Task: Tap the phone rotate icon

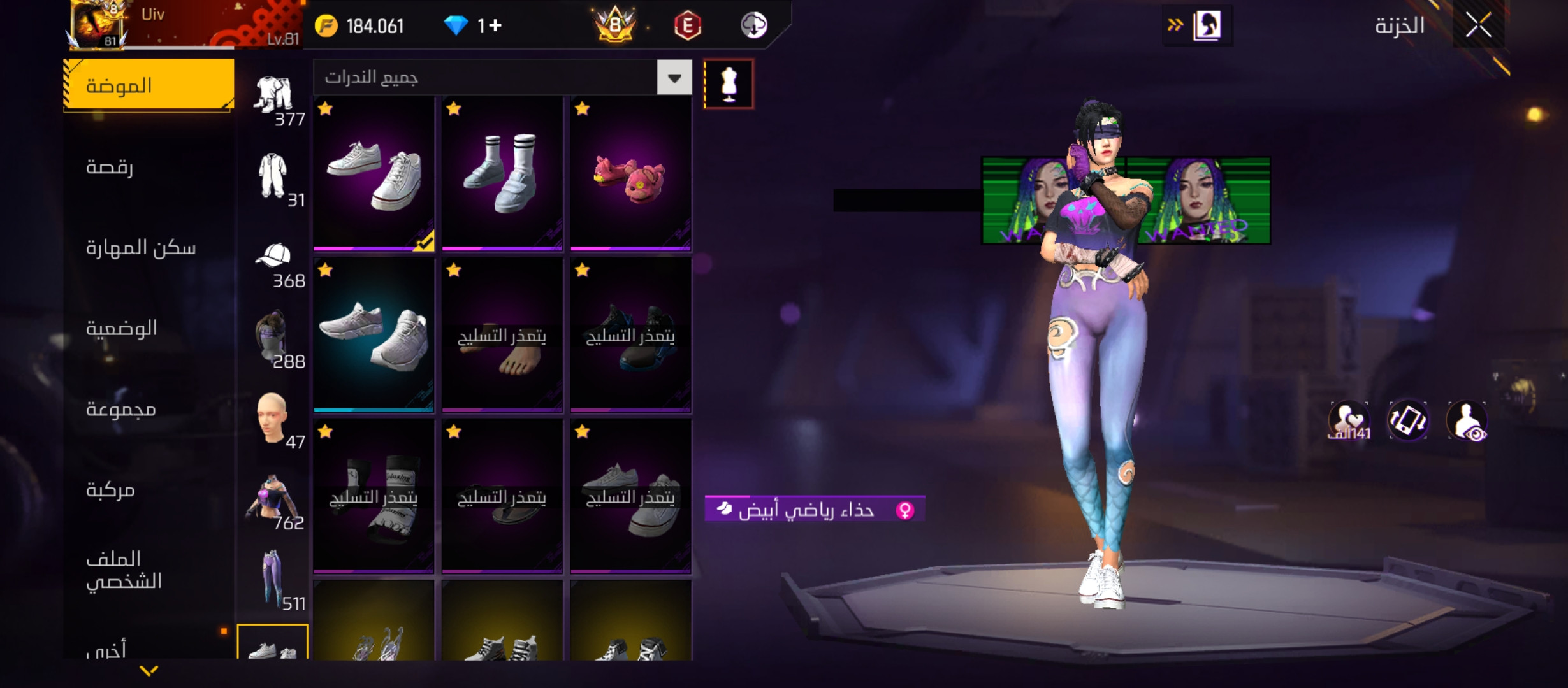Action: (1407, 421)
